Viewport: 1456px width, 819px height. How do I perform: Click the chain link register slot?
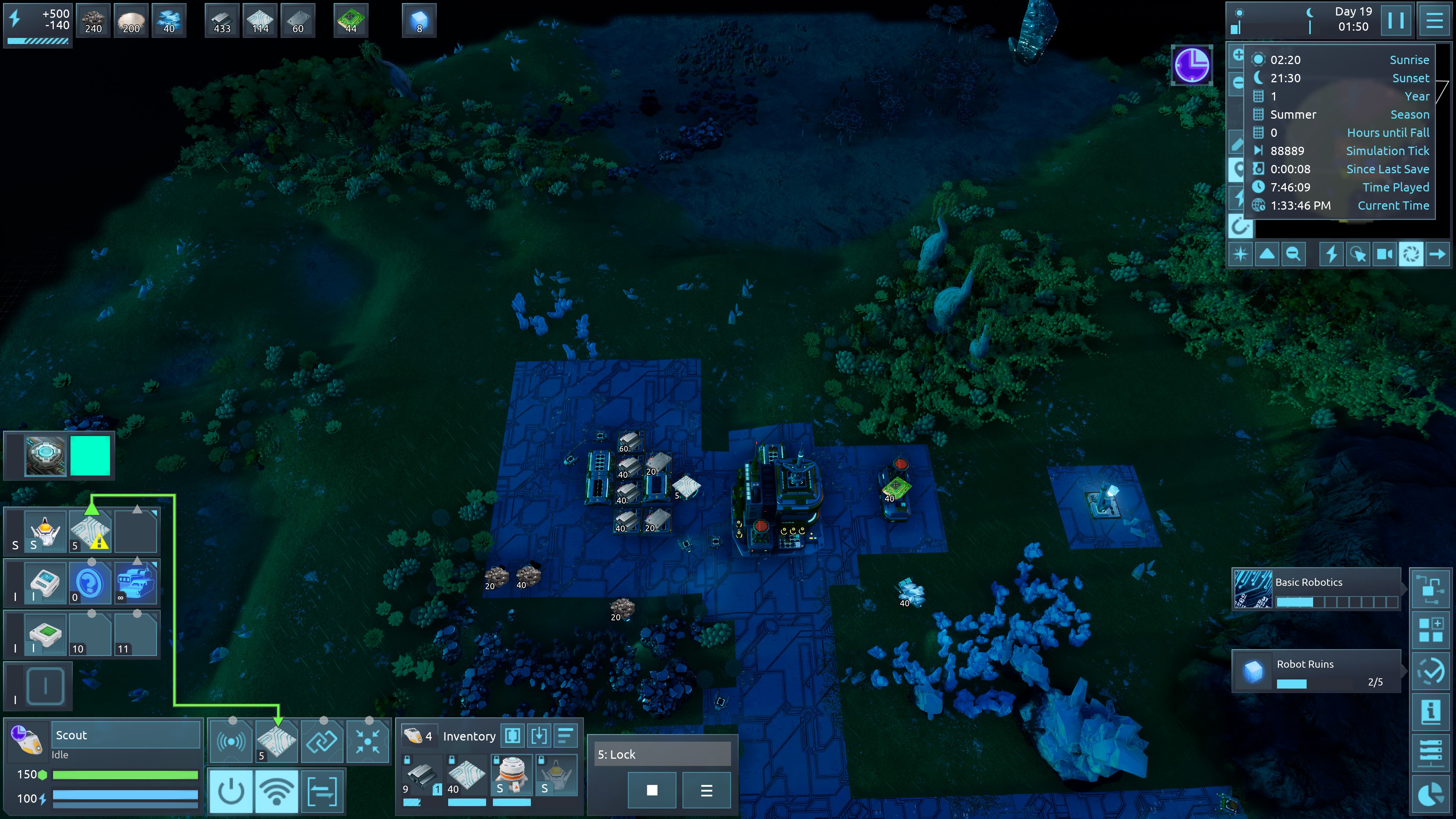click(x=322, y=740)
